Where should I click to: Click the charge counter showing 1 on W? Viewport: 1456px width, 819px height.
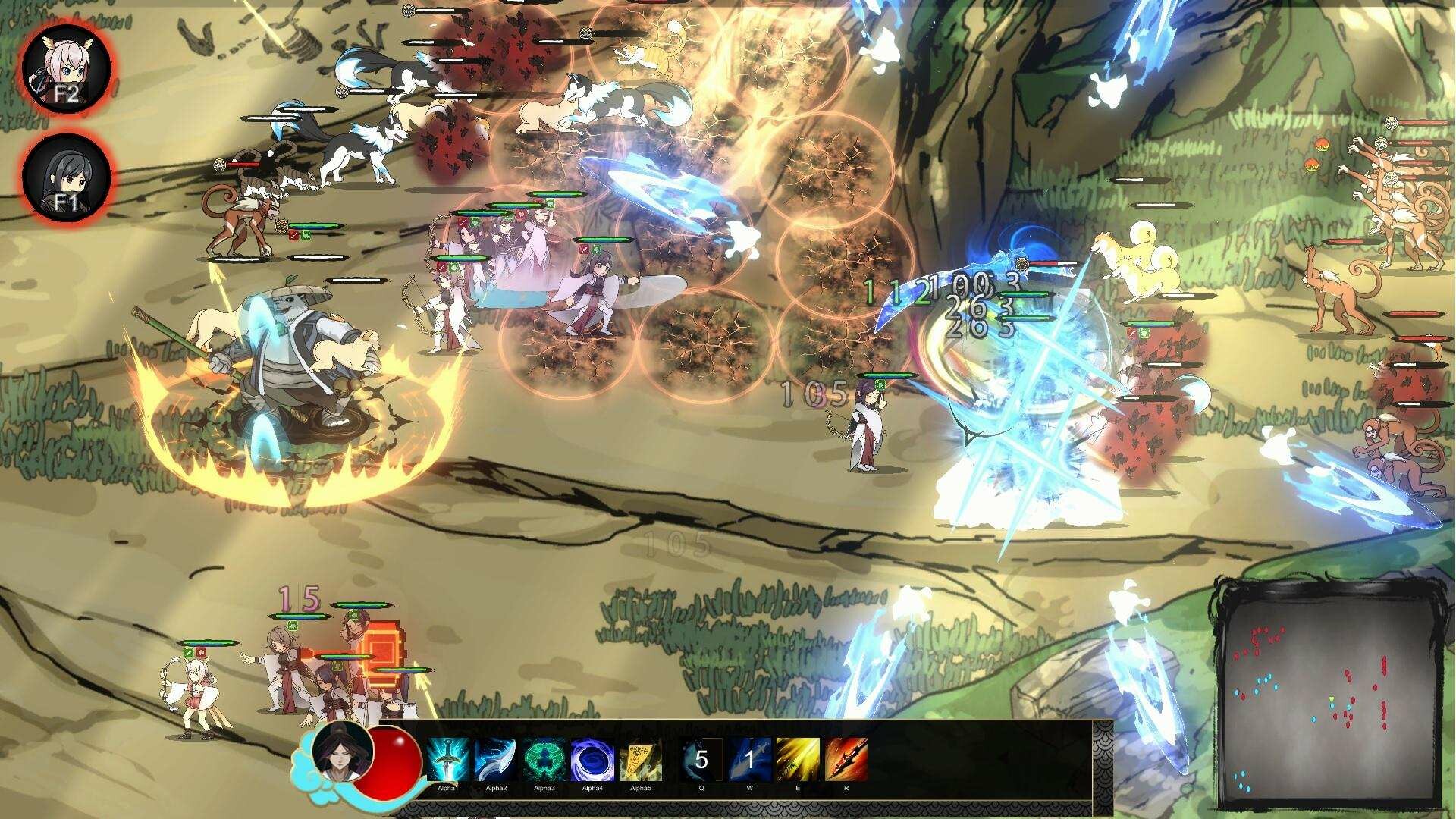[x=752, y=752]
